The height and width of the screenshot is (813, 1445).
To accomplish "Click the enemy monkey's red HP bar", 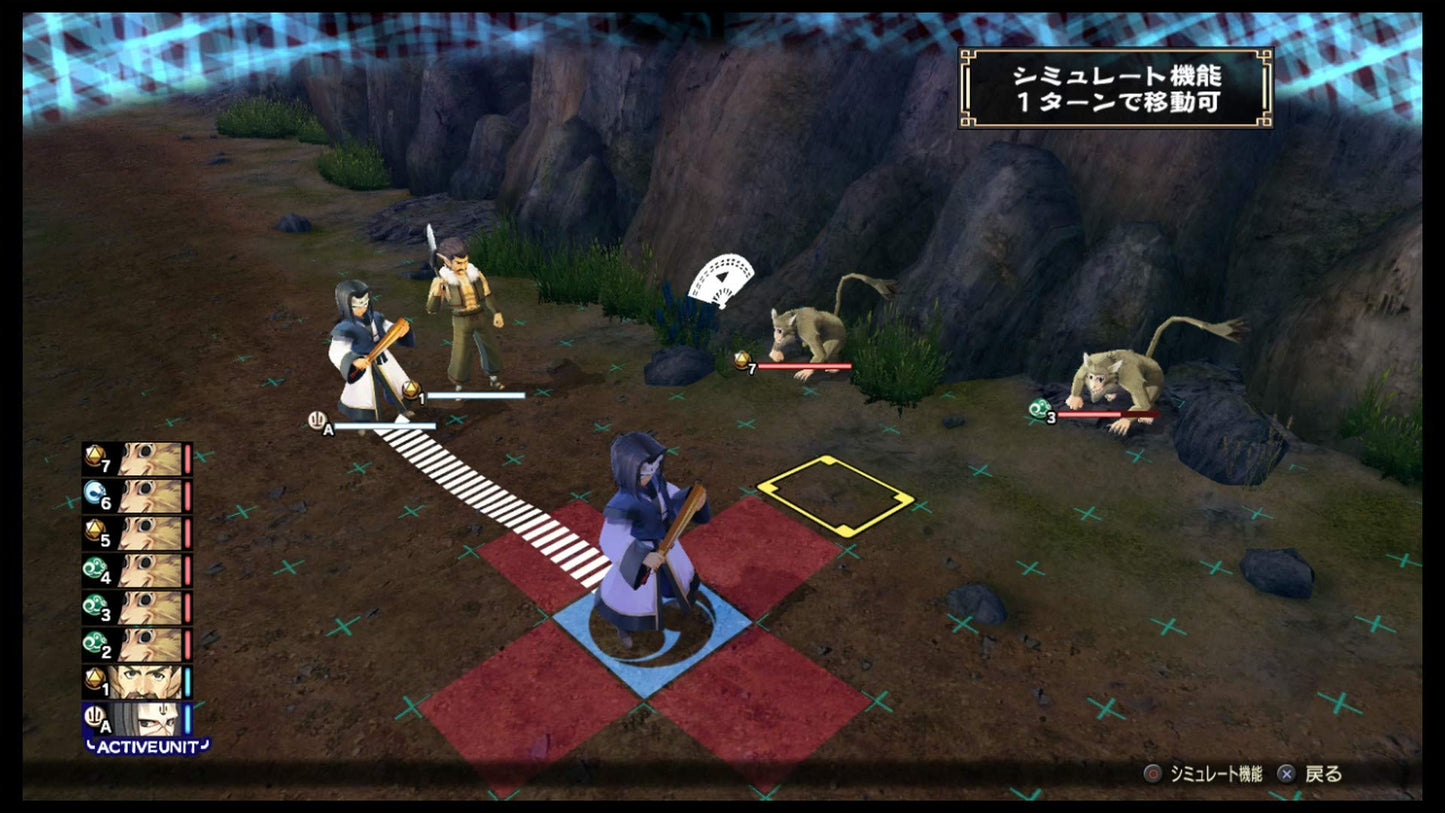I will tap(806, 365).
